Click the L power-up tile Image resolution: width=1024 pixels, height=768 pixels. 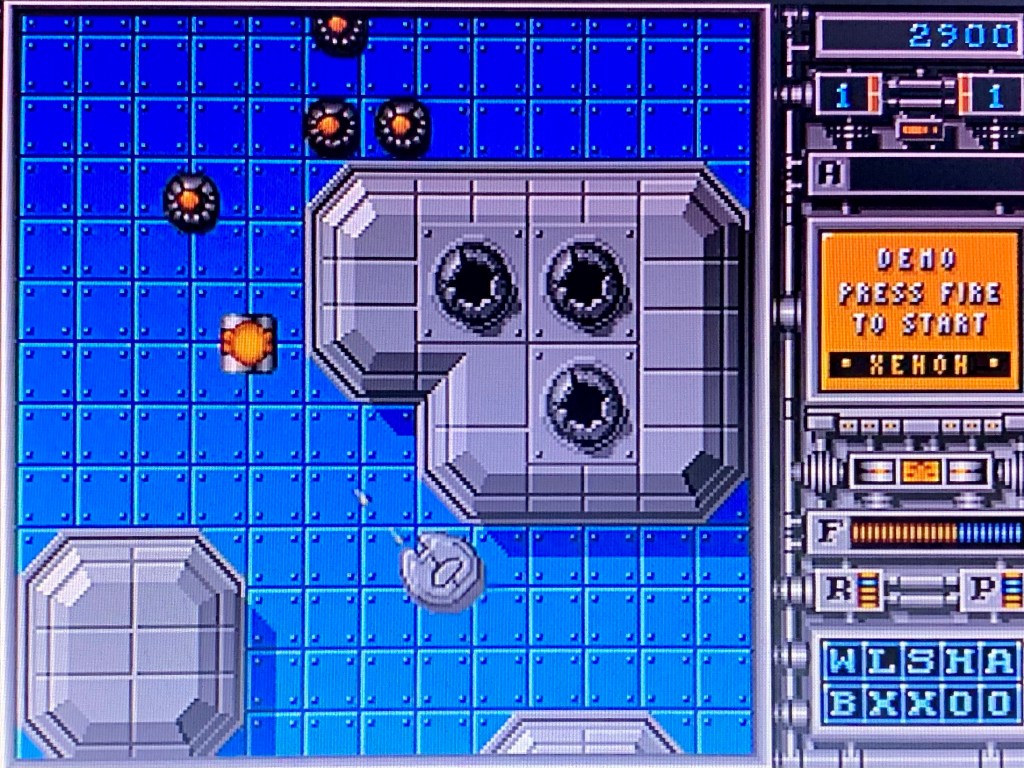click(883, 662)
